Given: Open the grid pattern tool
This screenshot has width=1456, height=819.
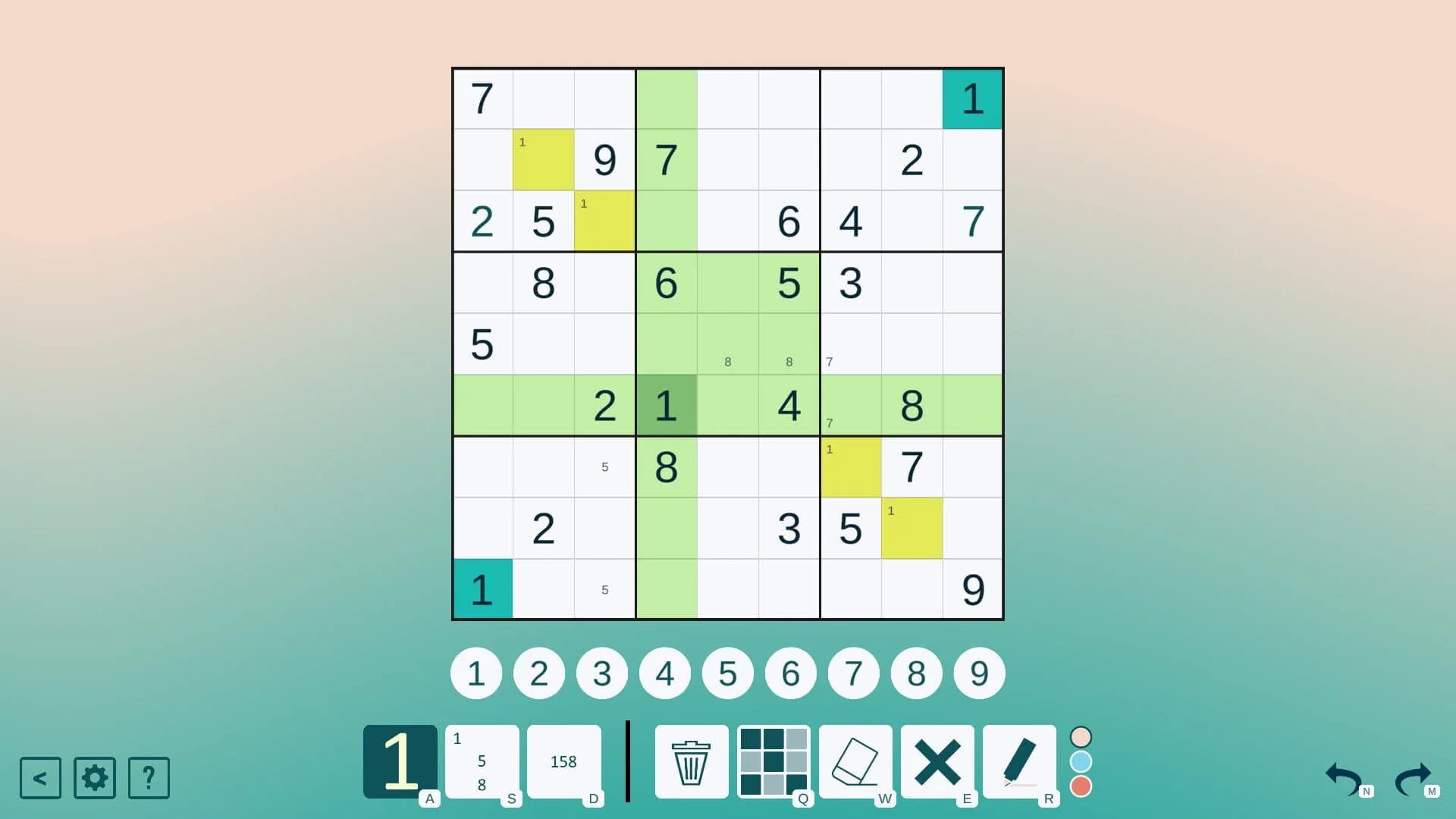Looking at the screenshot, I should (x=774, y=762).
